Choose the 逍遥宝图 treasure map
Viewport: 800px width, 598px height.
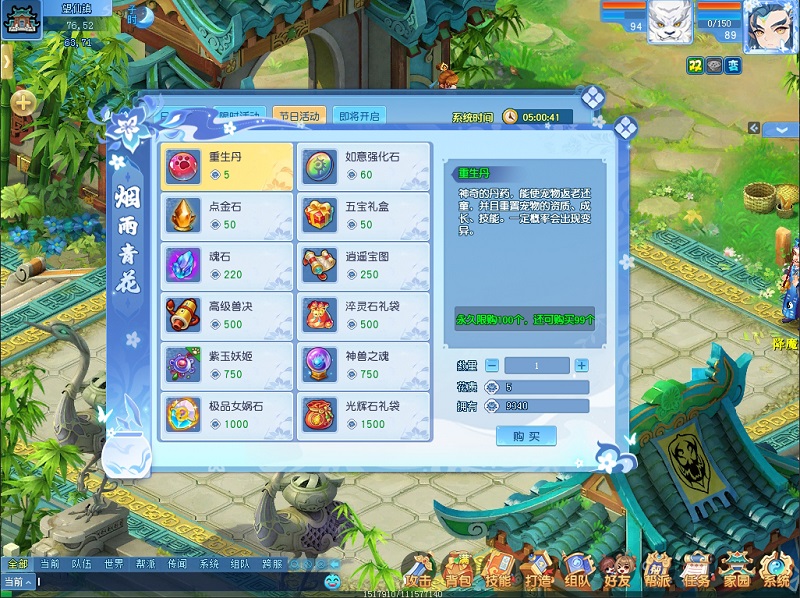pyautogui.click(x=365, y=266)
